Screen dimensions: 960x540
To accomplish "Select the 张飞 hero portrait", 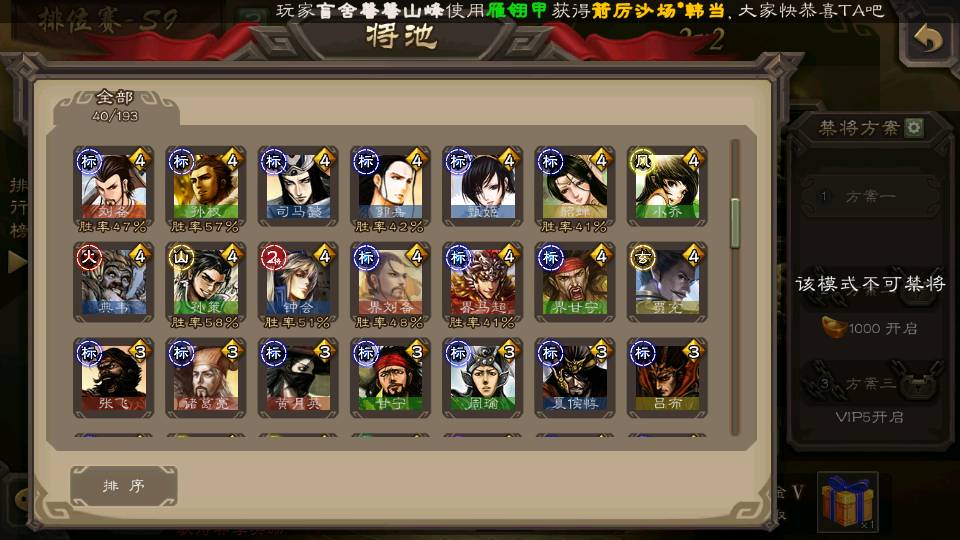I will tap(114, 377).
